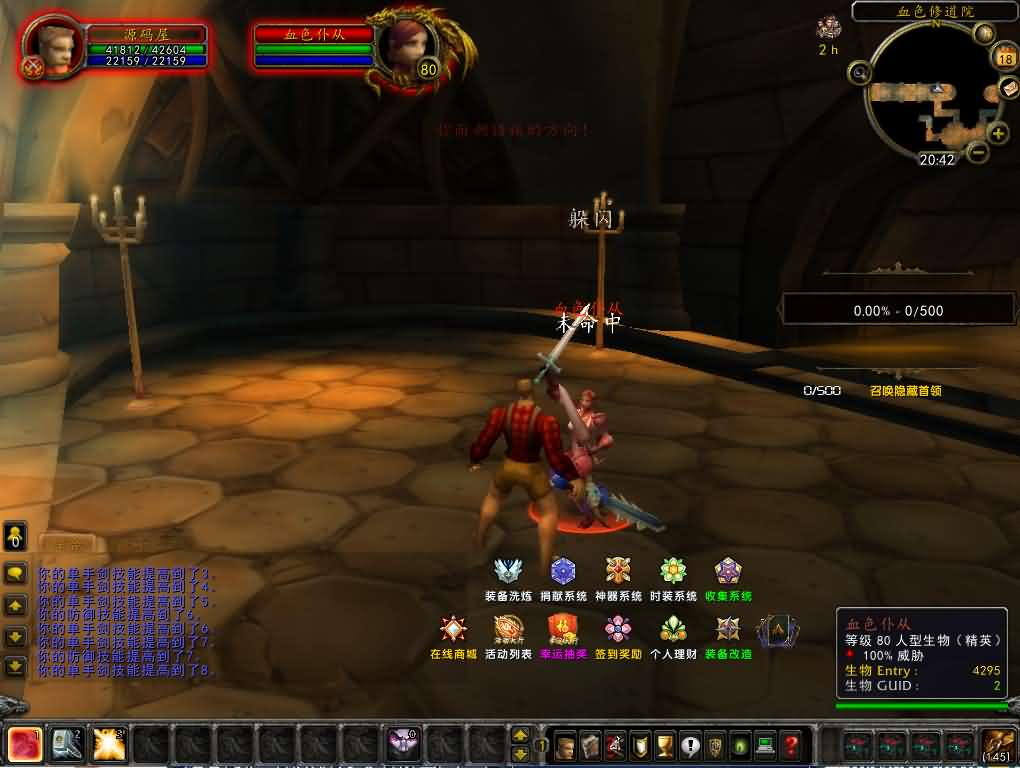Open the 时装系统 fashion system
1020x768 pixels.
[673, 572]
